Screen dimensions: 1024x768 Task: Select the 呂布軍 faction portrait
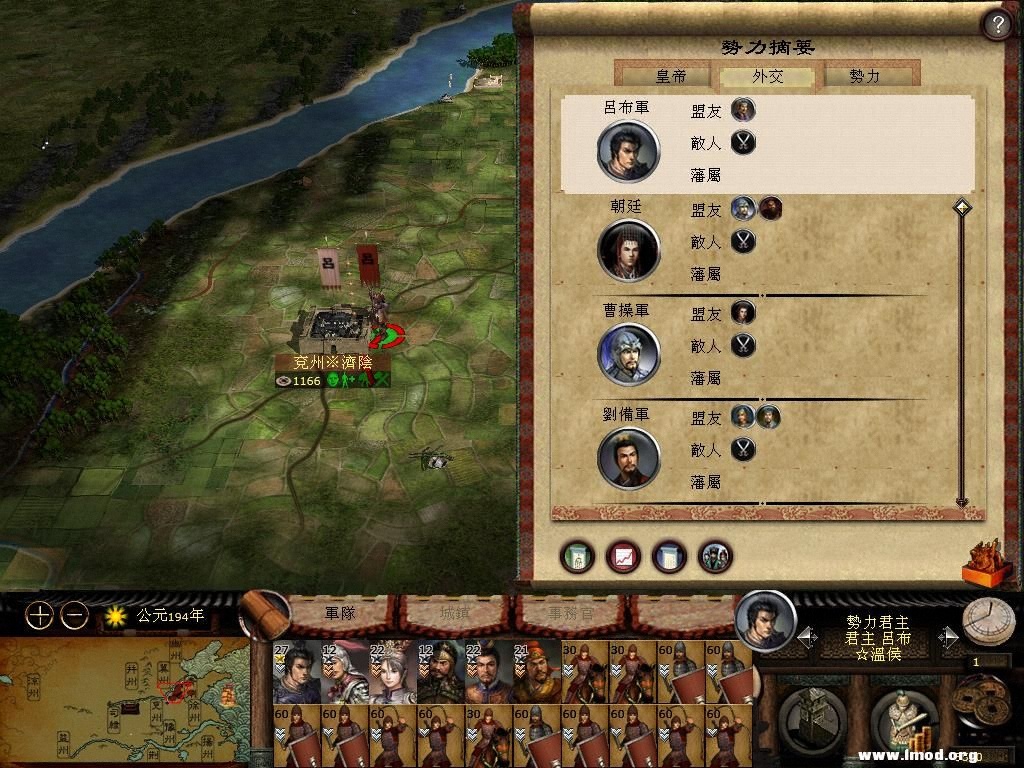point(627,151)
